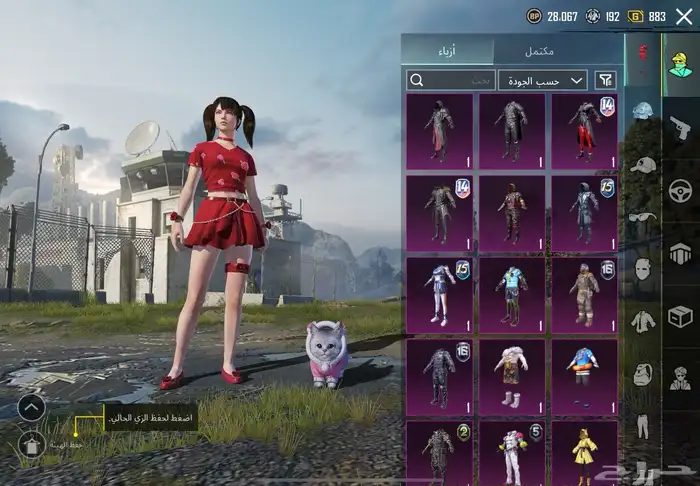Select the white fur coat outfit
Viewport: 700px width, 486px height.
click(511, 373)
